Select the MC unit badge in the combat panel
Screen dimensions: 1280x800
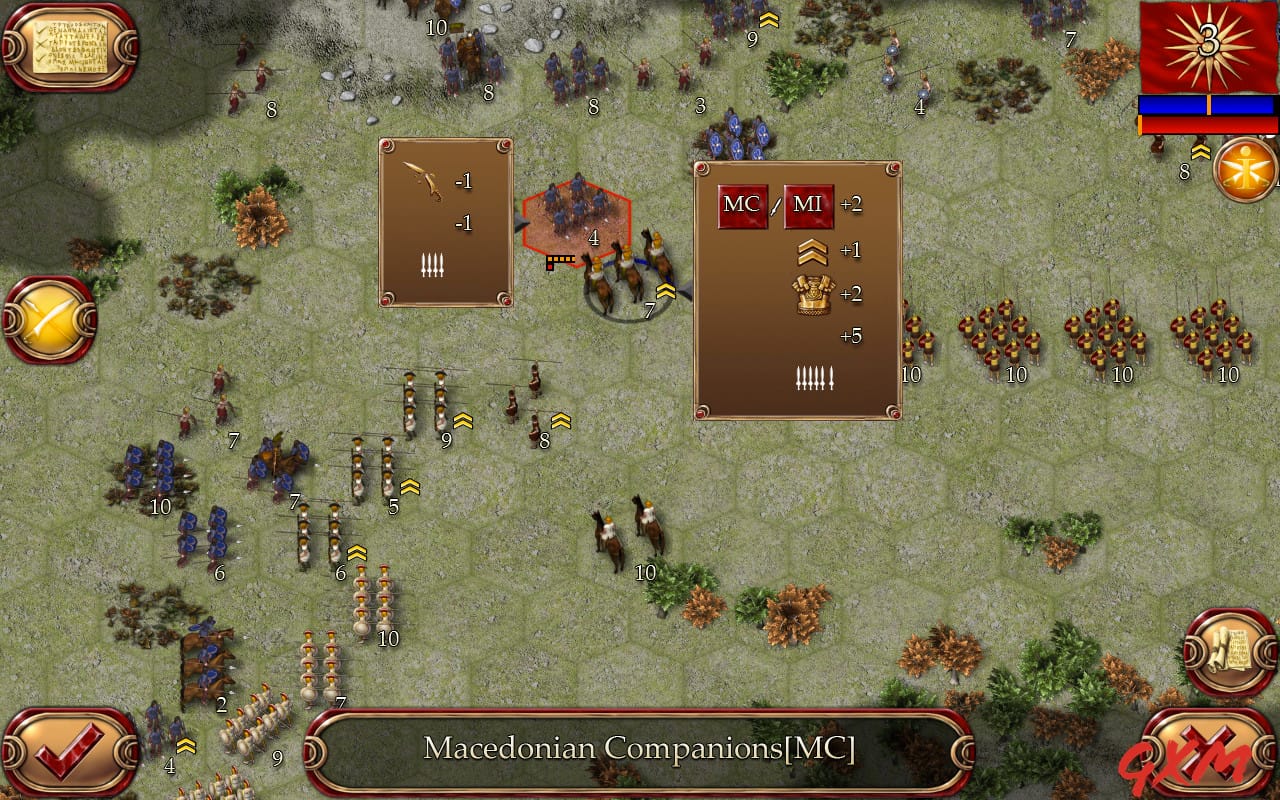[x=741, y=206]
